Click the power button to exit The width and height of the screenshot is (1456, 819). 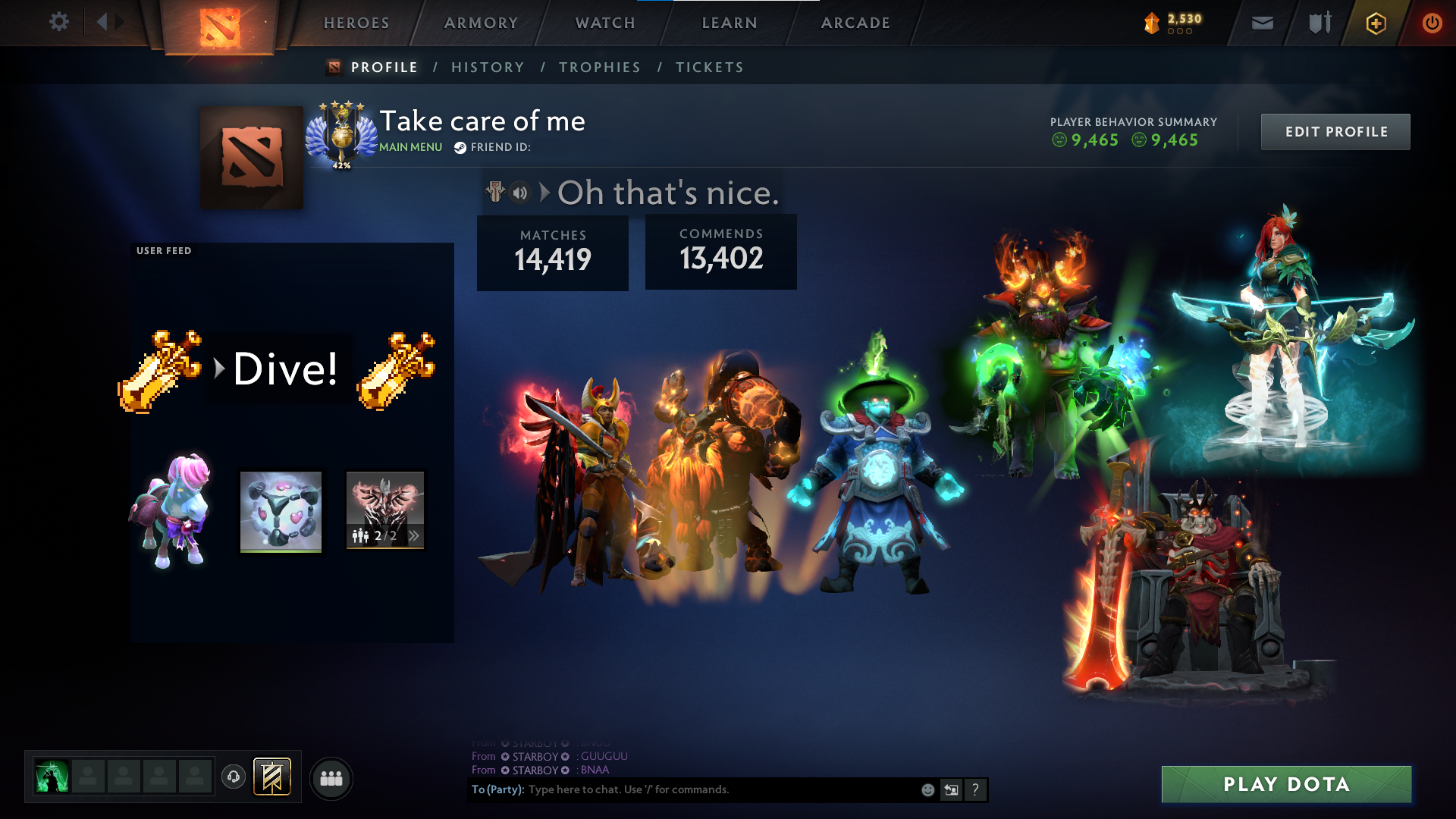1432,22
